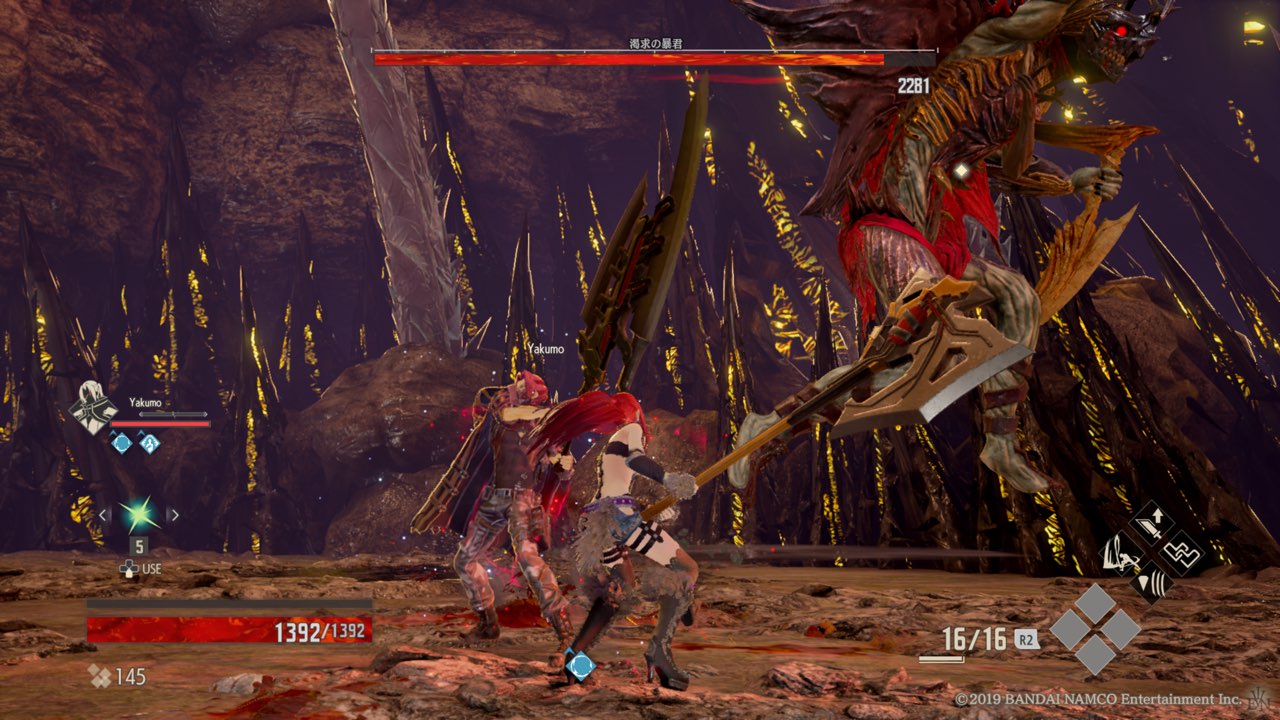Activate the sword-slash warrior gift
The image size is (1280, 720).
tap(1122, 552)
